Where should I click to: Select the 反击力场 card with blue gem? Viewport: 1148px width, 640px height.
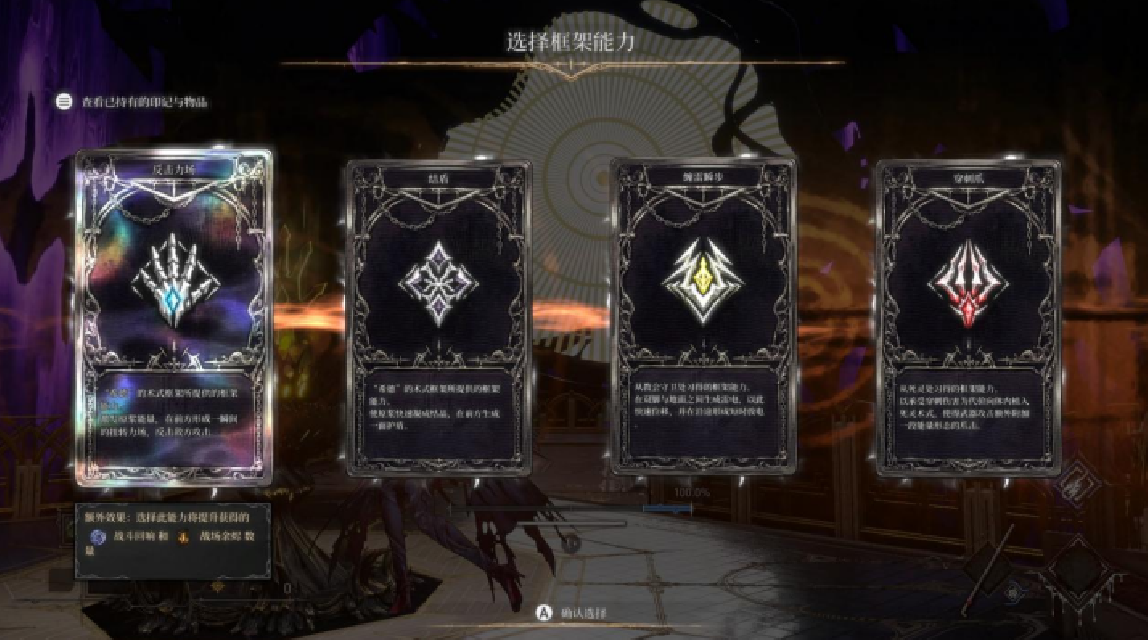[x=174, y=316]
